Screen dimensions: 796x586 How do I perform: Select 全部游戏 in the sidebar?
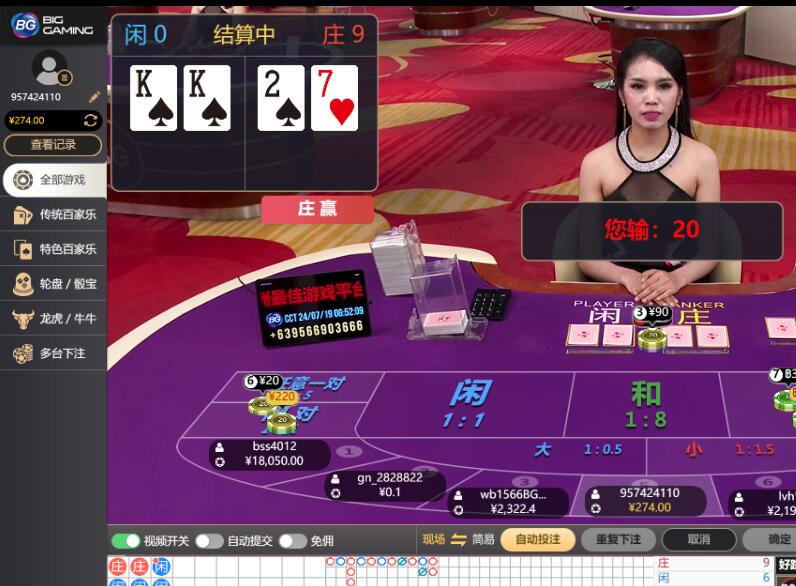click(x=53, y=180)
